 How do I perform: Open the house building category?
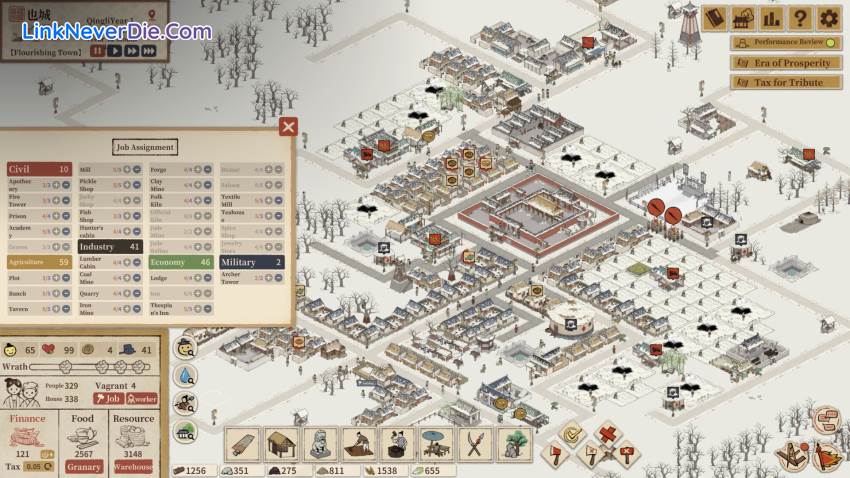(282, 445)
